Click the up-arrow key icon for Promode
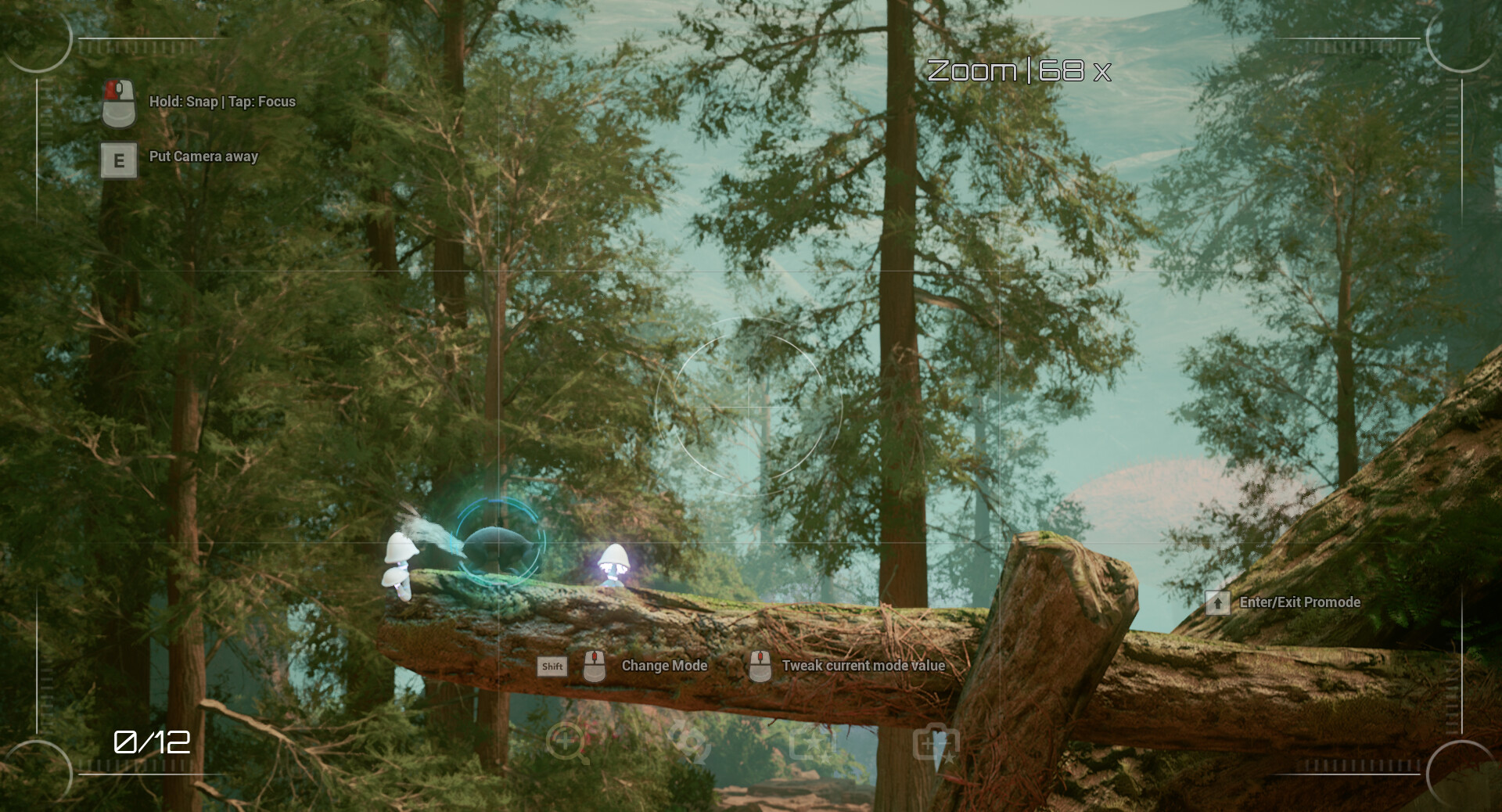 click(x=1218, y=602)
